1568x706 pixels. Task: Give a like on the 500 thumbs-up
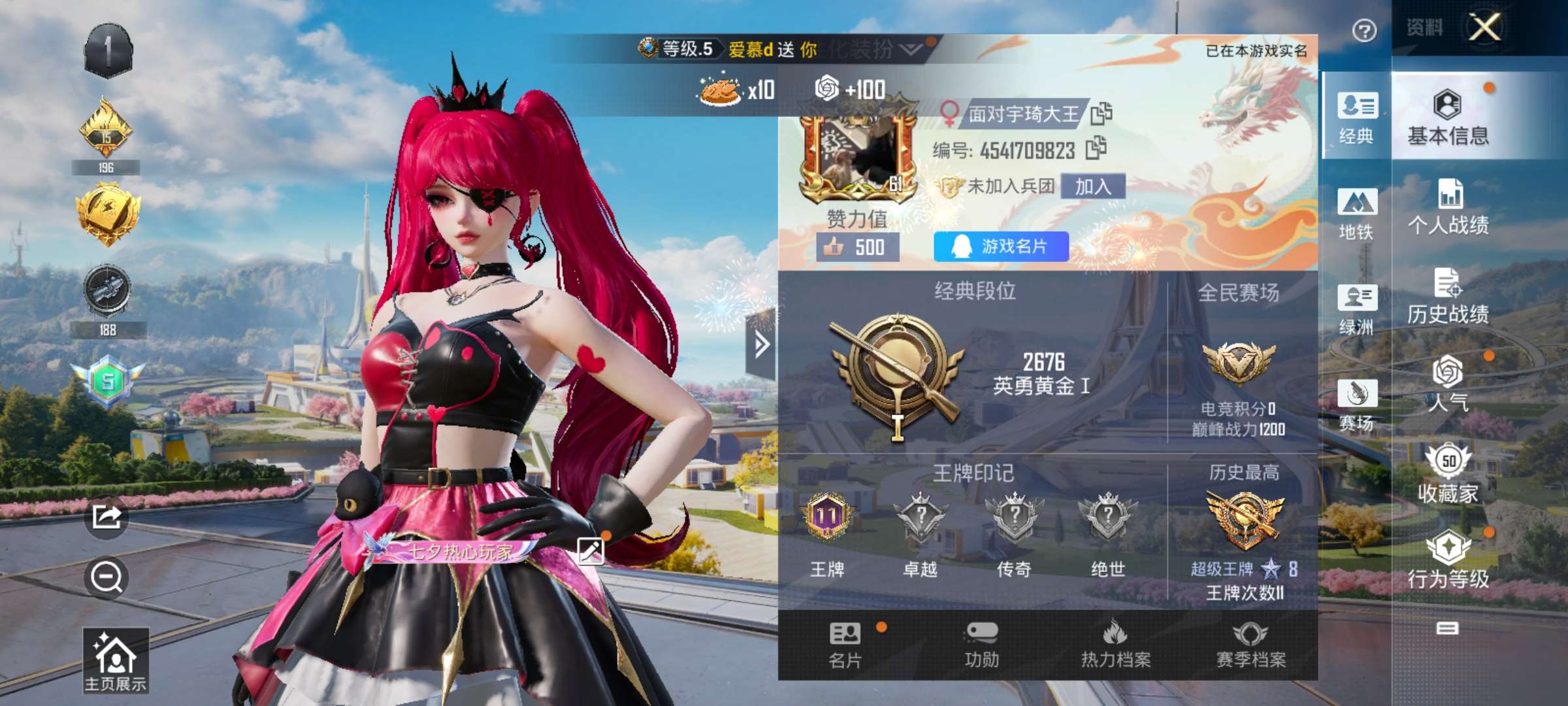click(x=857, y=247)
